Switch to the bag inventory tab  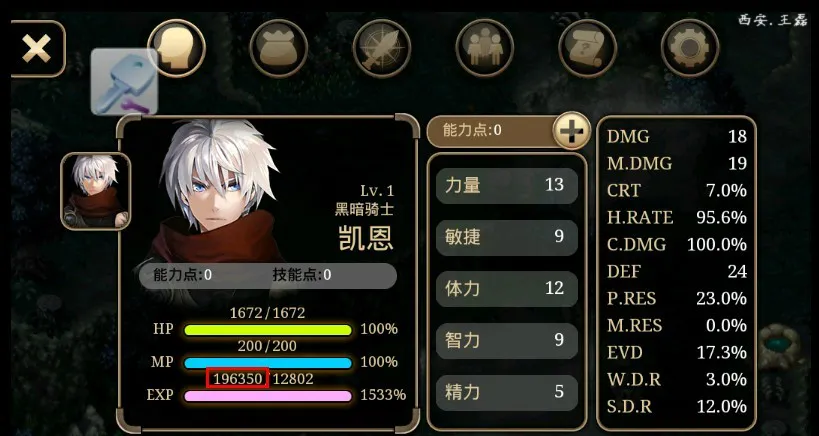click(279, 47)
